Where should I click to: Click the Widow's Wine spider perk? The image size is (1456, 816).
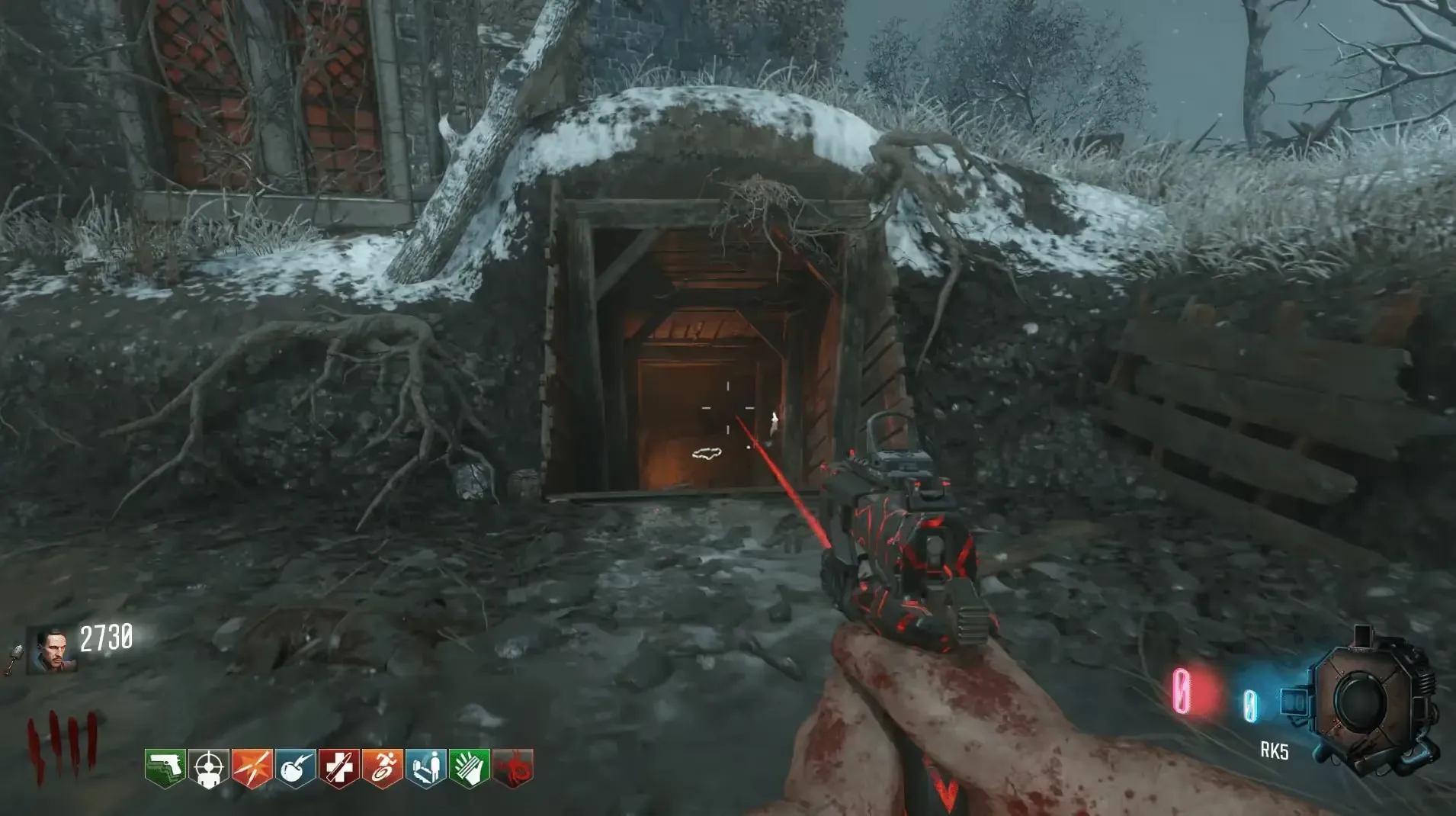coord(512,768)
